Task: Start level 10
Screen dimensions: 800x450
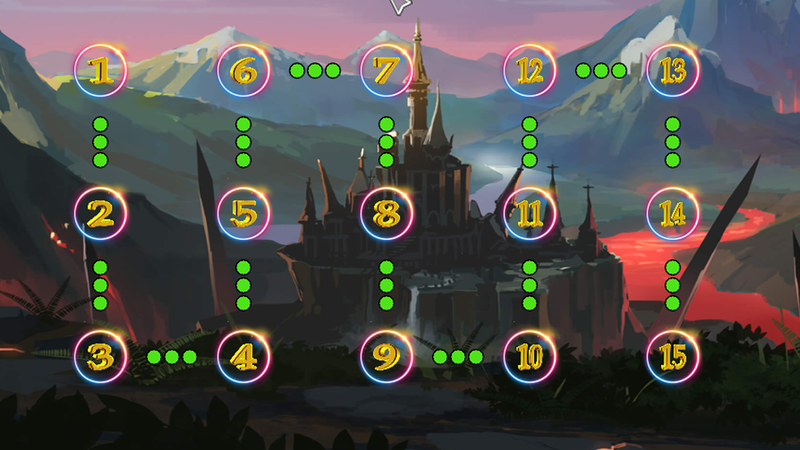Action: 529,356
